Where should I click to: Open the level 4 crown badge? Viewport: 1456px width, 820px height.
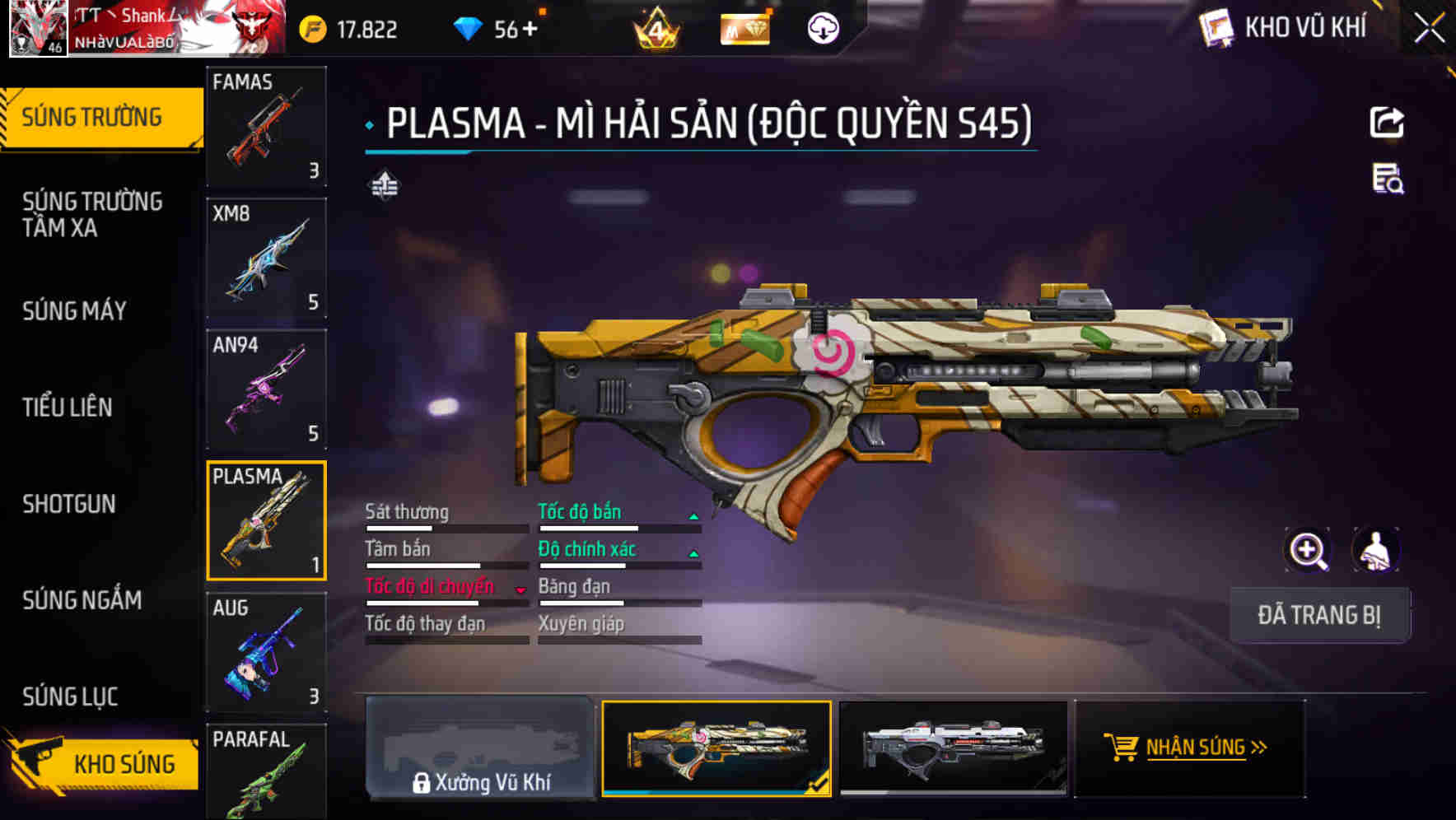pyautogui.click(x=656, y=30)
